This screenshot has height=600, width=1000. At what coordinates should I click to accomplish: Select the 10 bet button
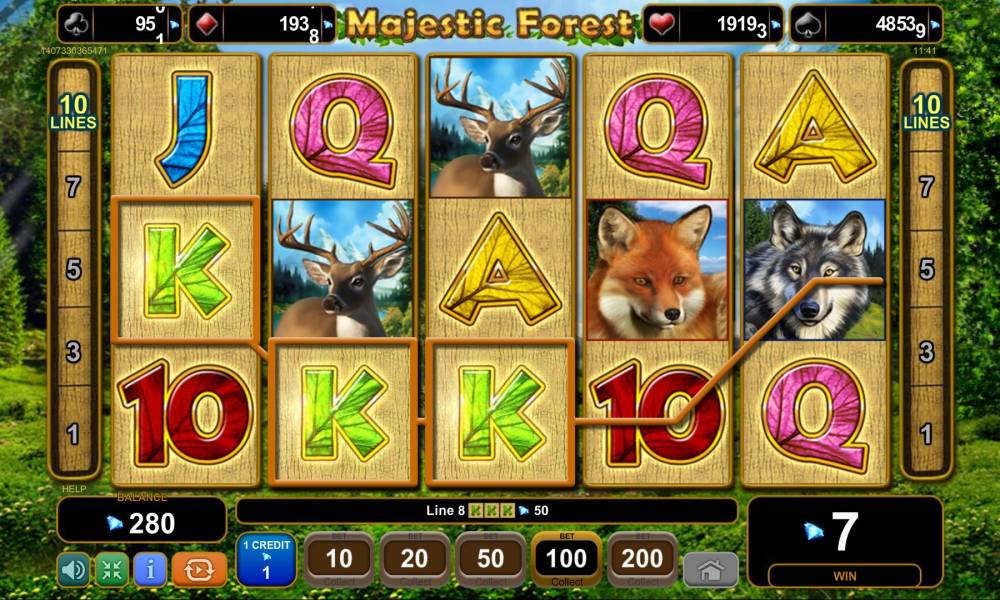tap(339, 560)
